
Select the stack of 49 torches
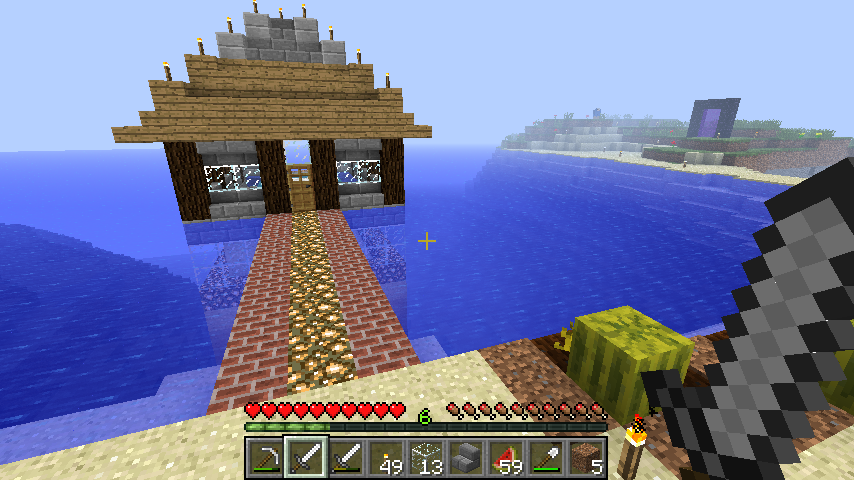tap(386, 458)
